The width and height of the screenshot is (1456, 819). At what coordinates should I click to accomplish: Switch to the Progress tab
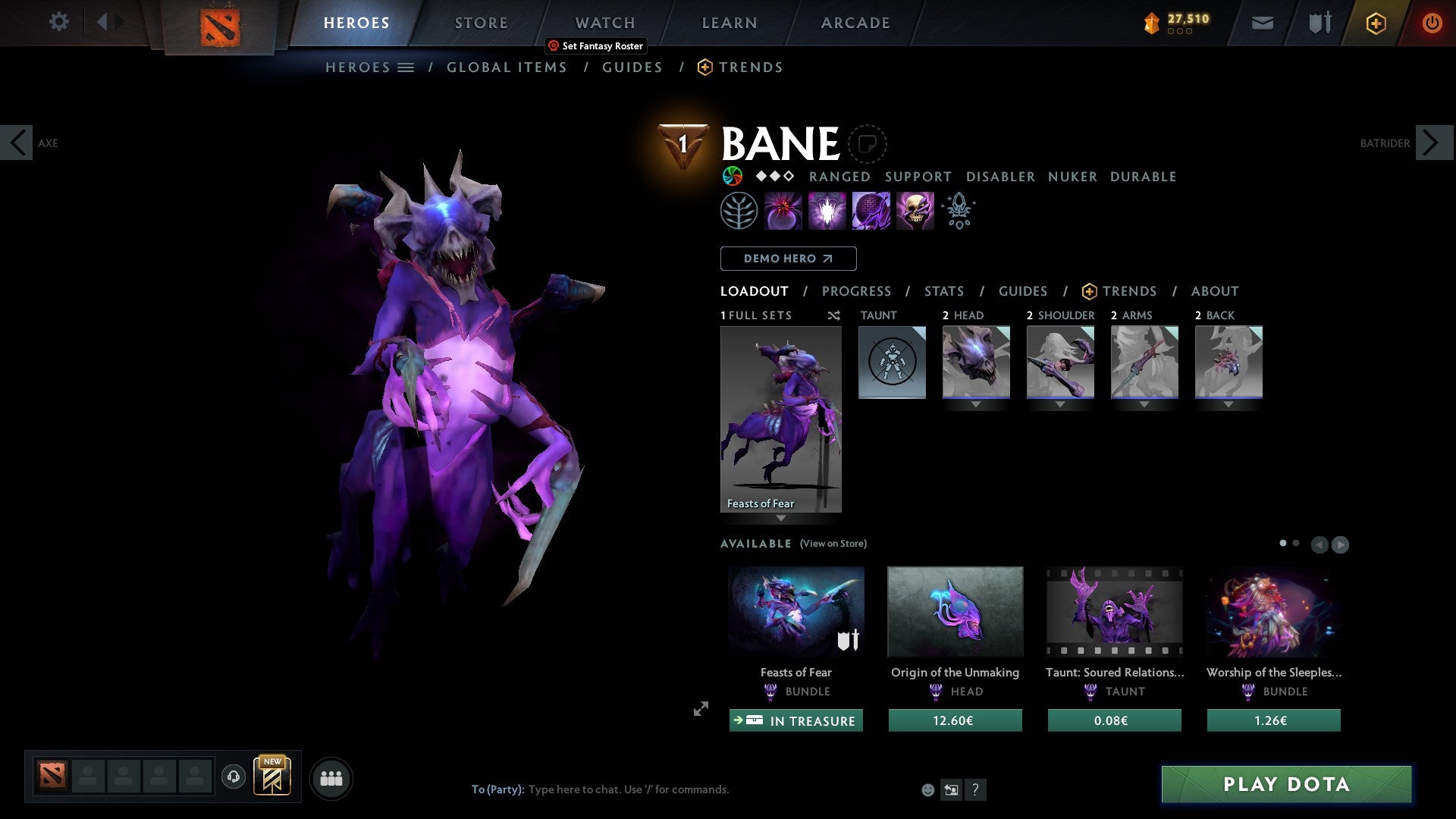pos(857,290)
